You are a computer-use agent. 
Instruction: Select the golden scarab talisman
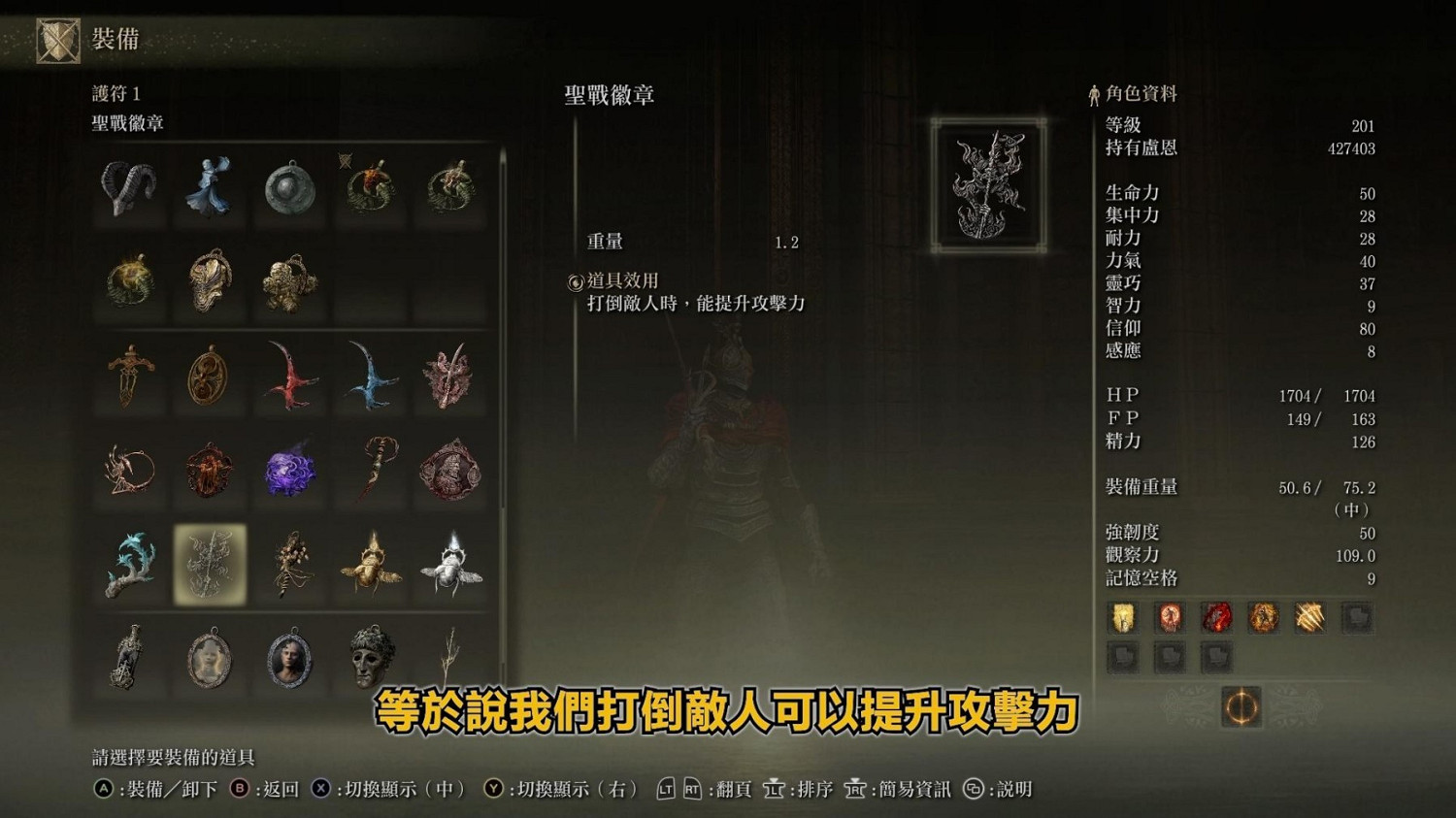pos(370,564)
